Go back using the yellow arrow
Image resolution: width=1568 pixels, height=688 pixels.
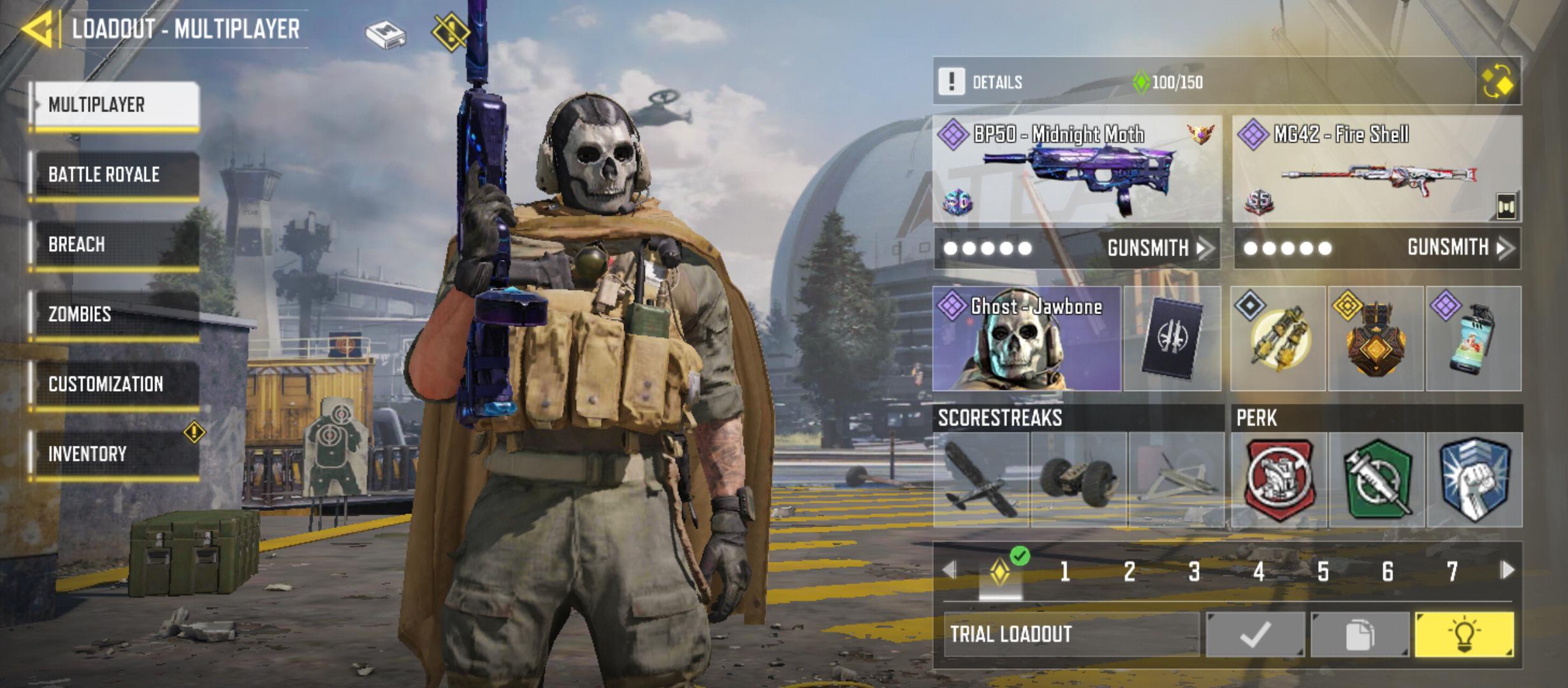(37, 29)
